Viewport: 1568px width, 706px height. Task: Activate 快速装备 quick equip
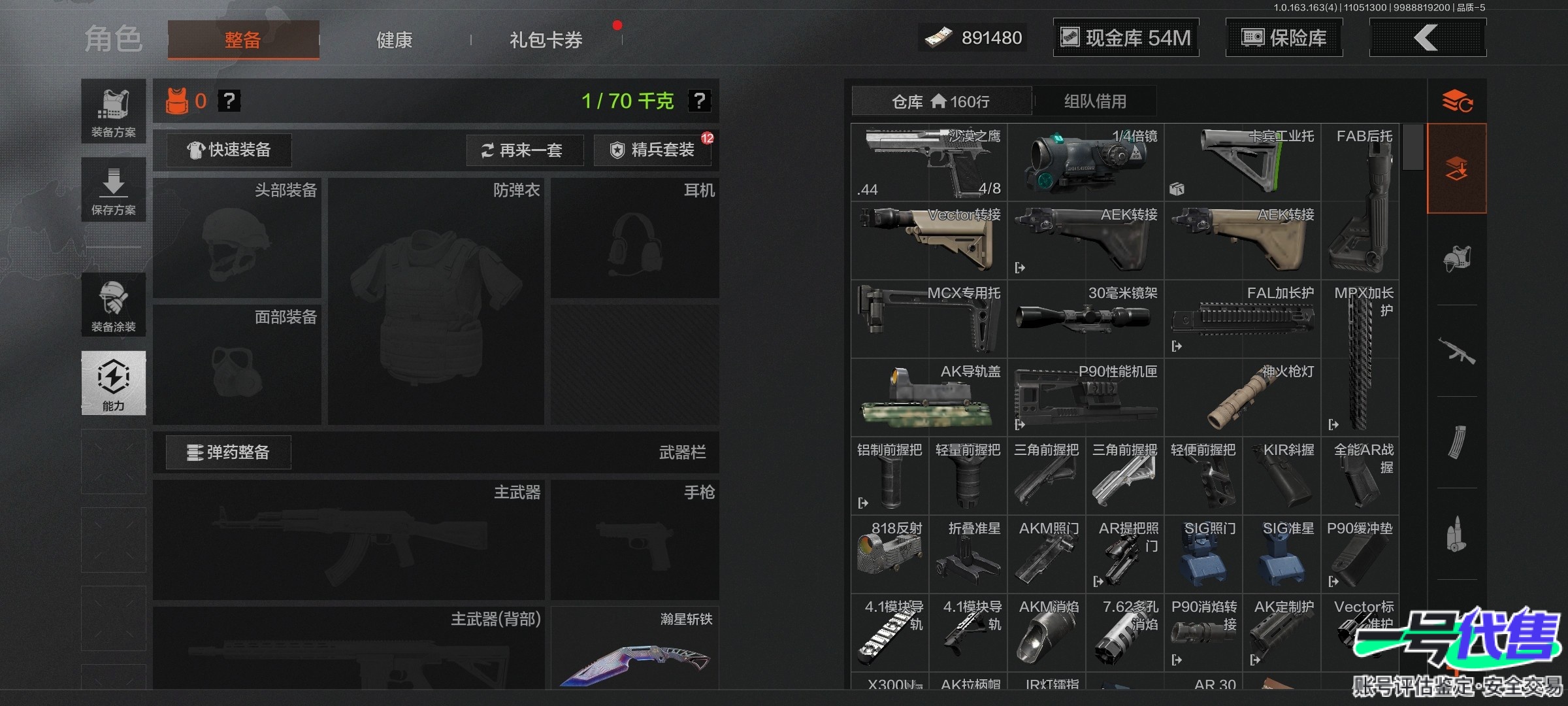tap(229, 150)
